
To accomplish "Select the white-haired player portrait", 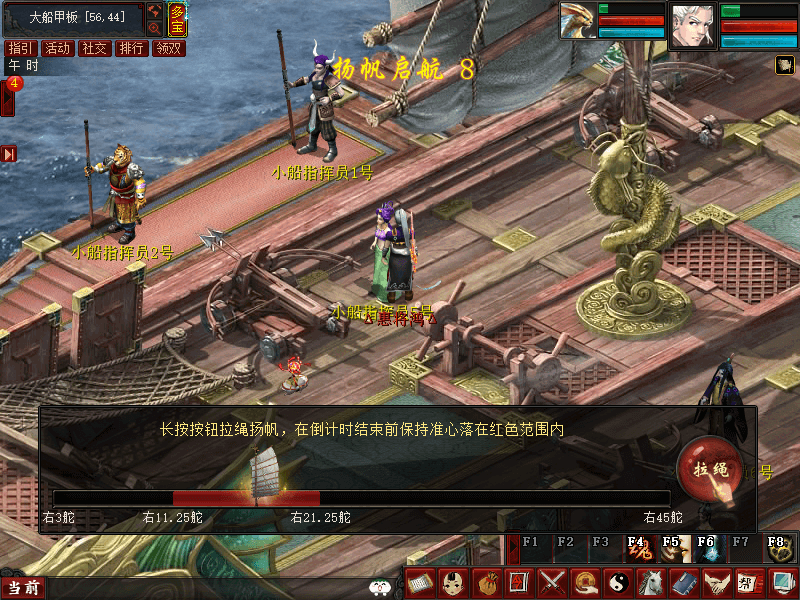I will point(693,24).
